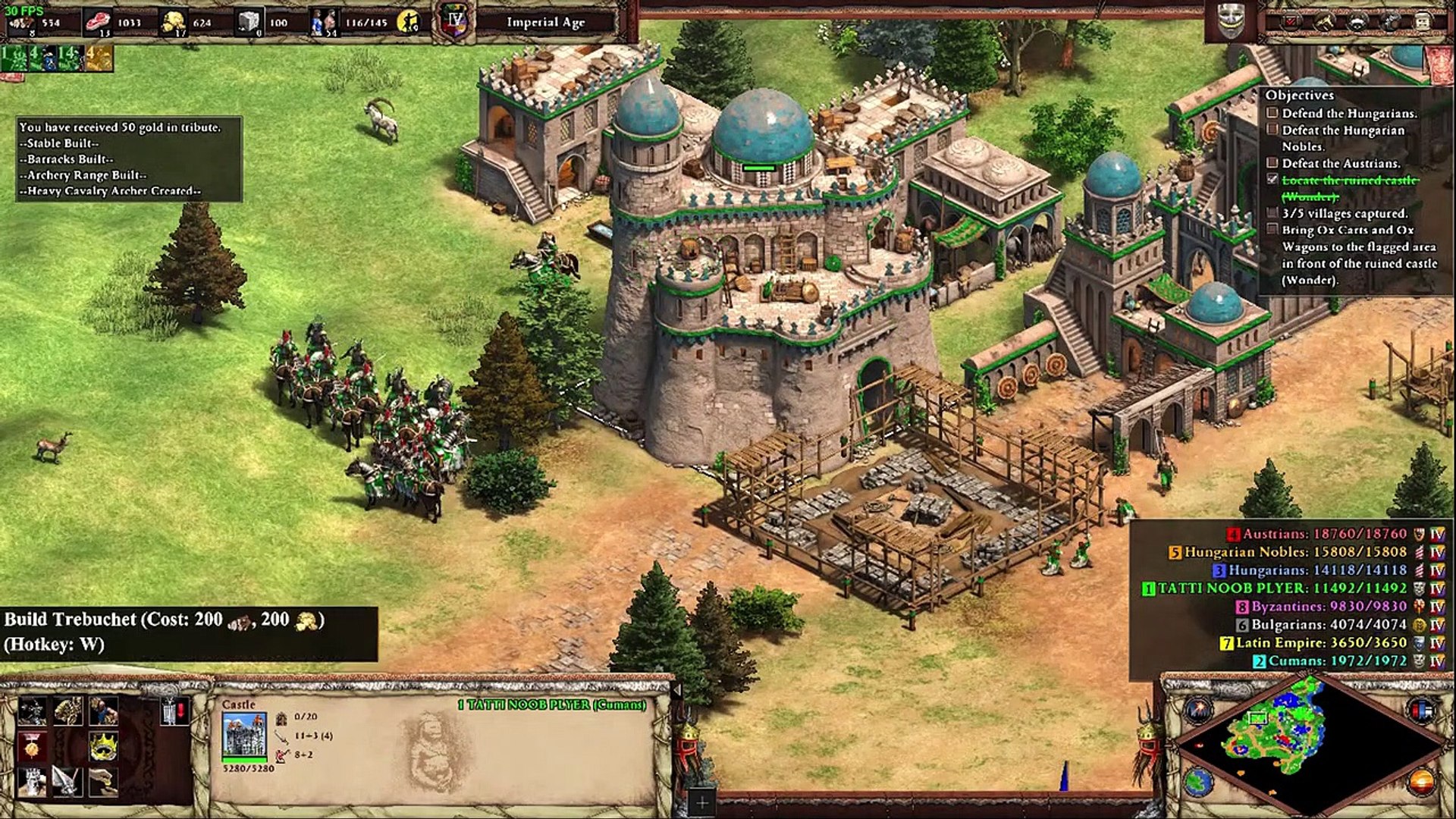Screen dimensions: 1456x819
Task: Click the idle villager counter
Action: tap(409, 23)
